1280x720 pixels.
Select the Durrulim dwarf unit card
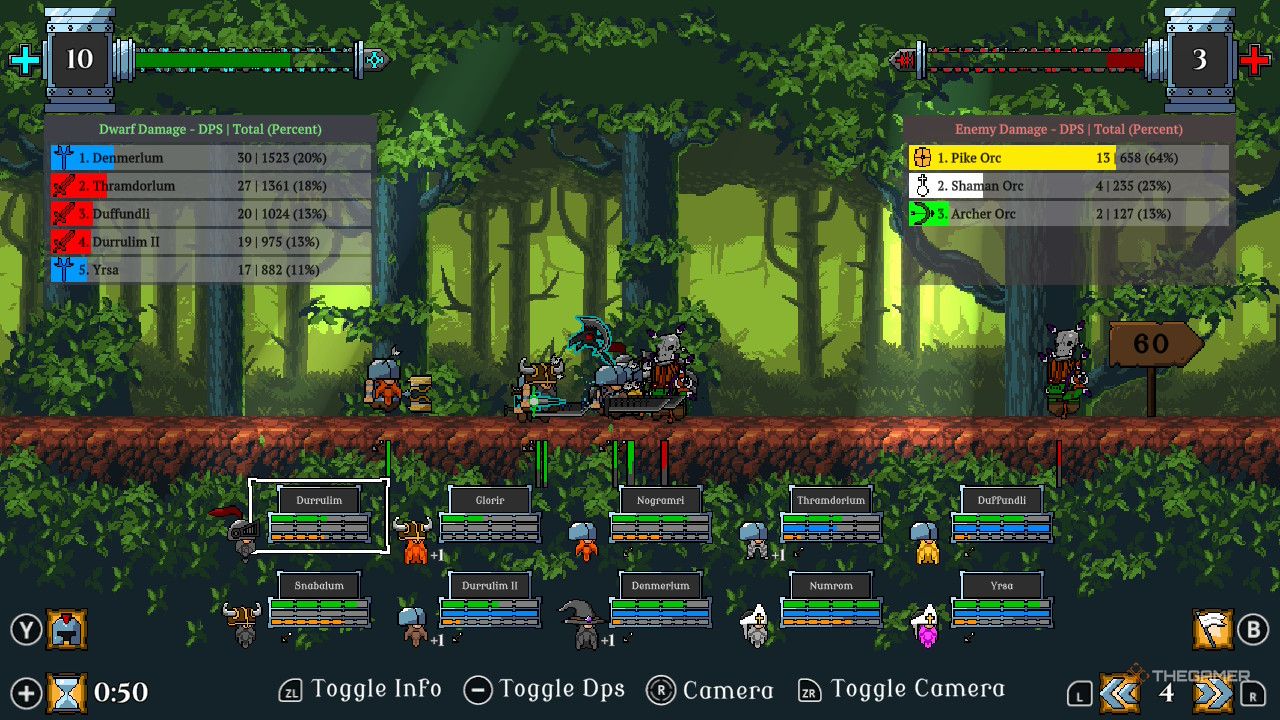[319, 515]
